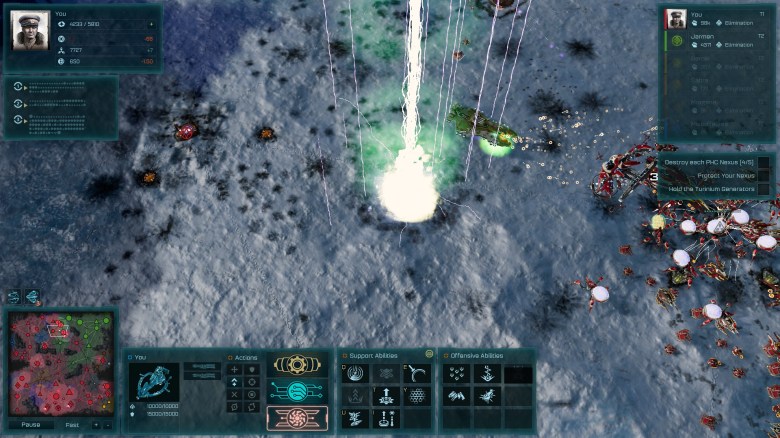Set game speed to Fast
This screenshot has width=780, height=438.
(x=72, y=424)
